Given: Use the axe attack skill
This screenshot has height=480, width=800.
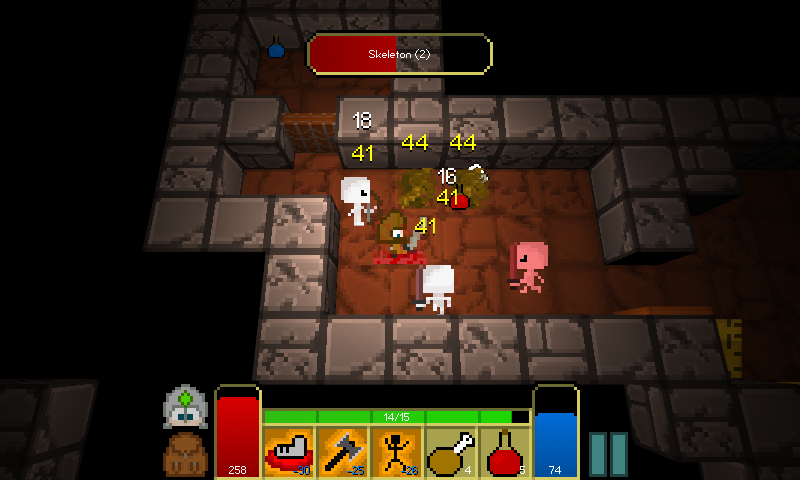Looking at the screenshot, I should pos(343,453).
